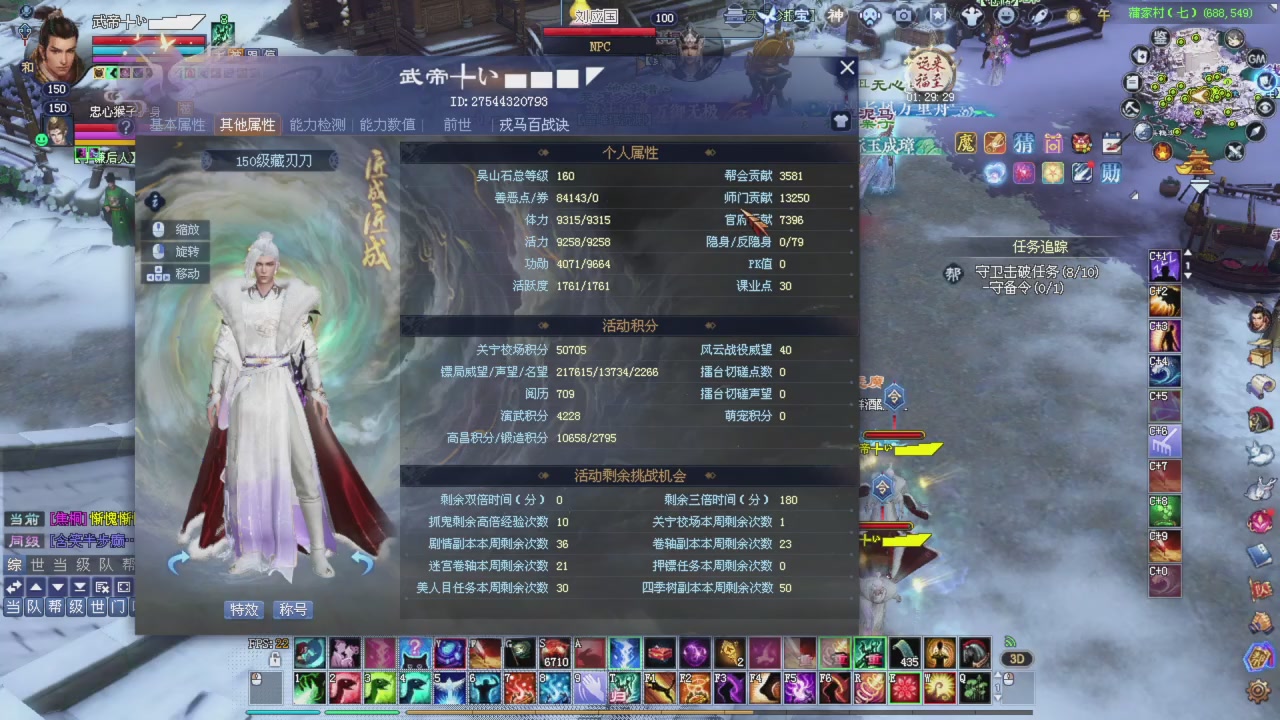Open the 猜 guessing event icon
This screenshot has height=720, width=1280.
click(1023, 143)
